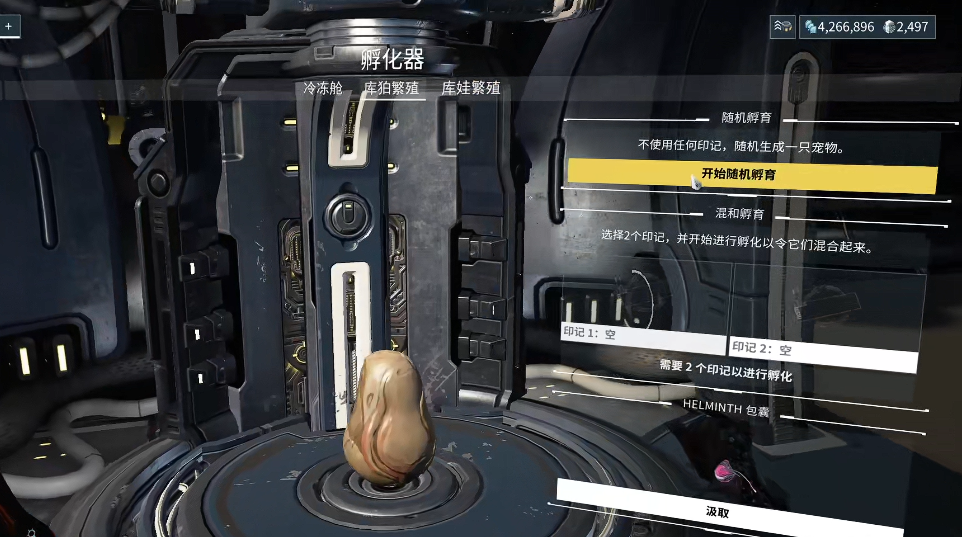Select the 库娃繁殖 tab
Image resolution: width=962 pixels, height=537 pixels.
471,88
